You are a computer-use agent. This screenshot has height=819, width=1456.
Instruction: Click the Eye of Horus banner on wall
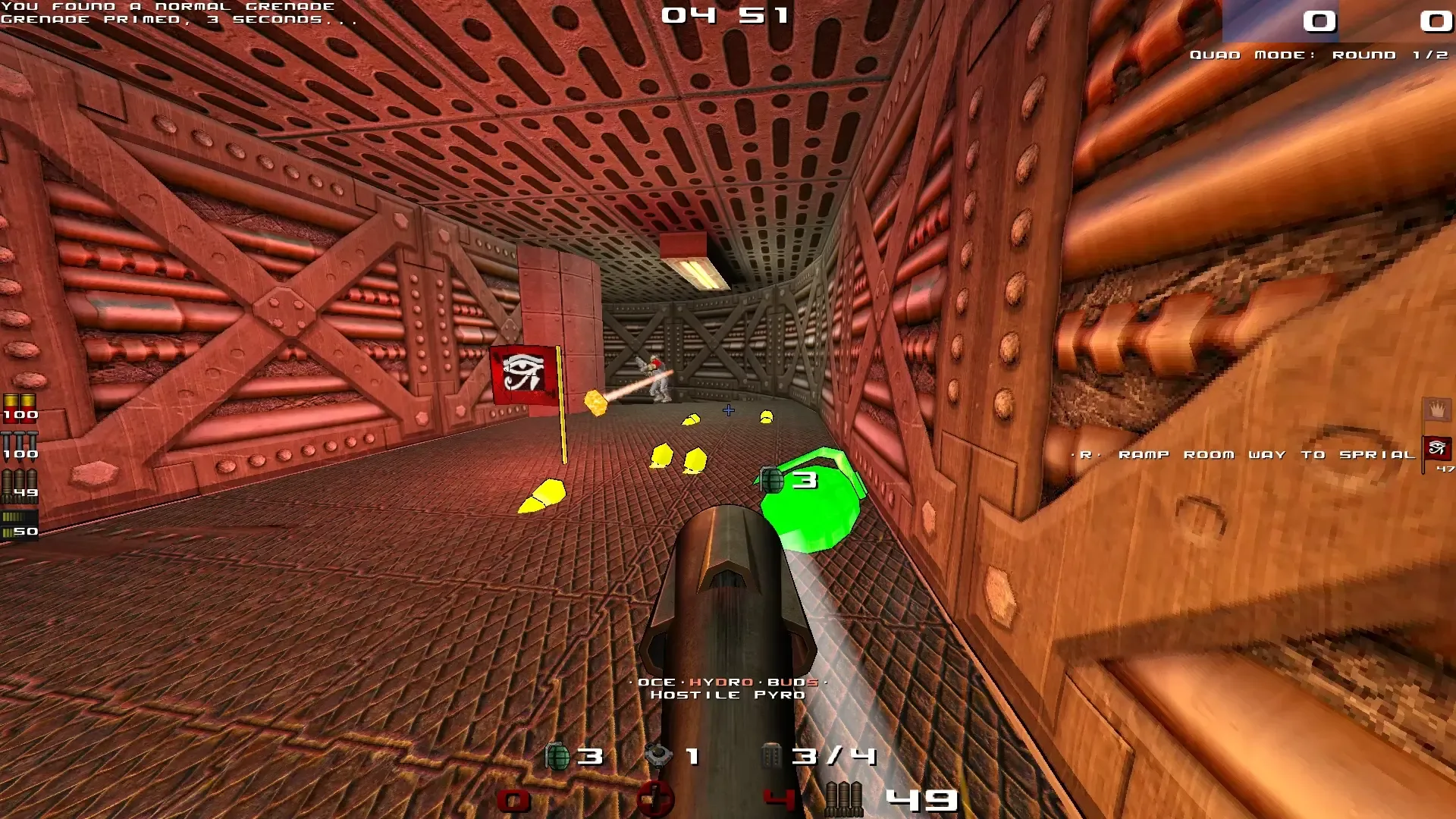(x=523, y=375)
